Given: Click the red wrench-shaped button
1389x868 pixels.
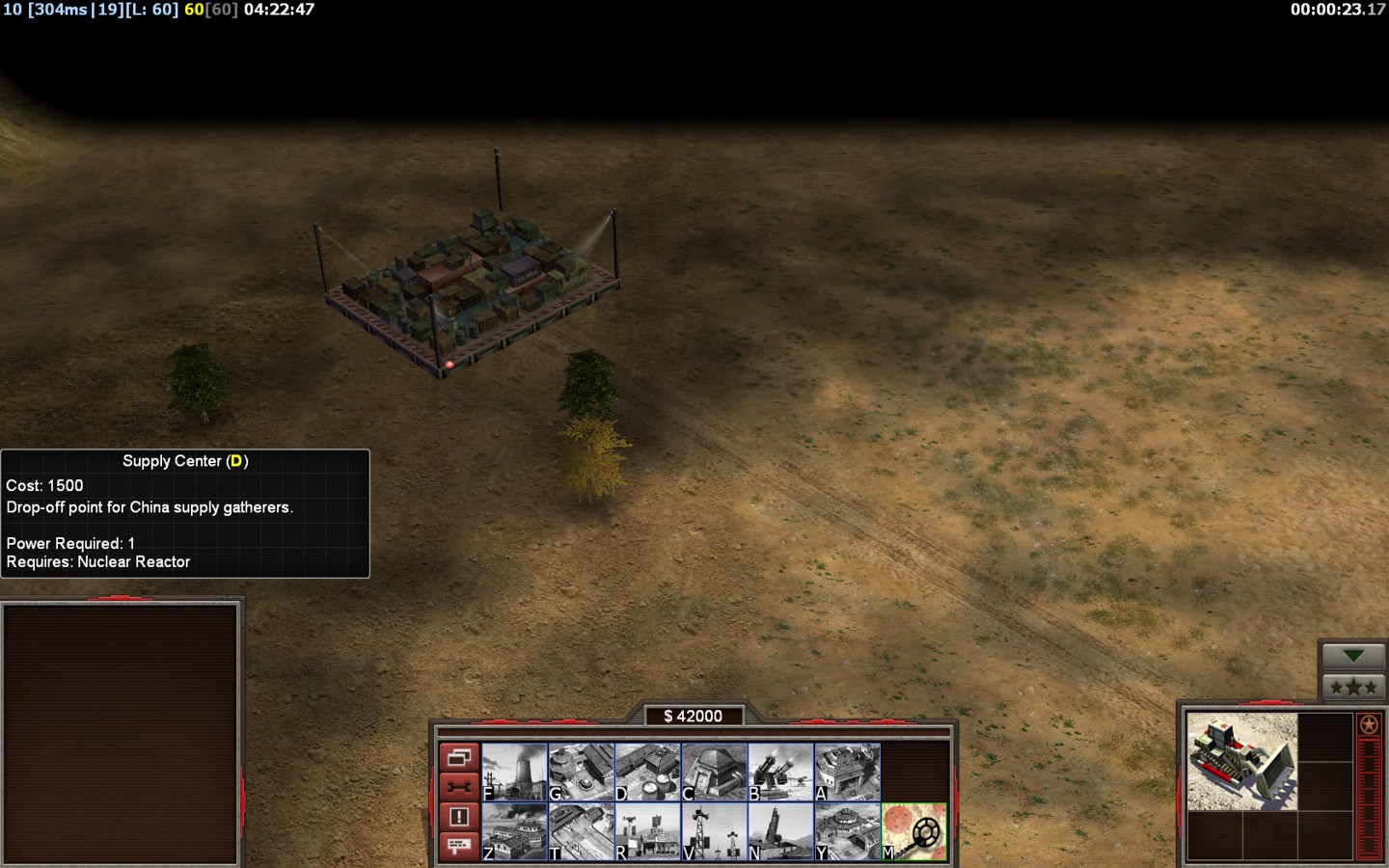Looking at the screenshot, I should coord(459,787).
